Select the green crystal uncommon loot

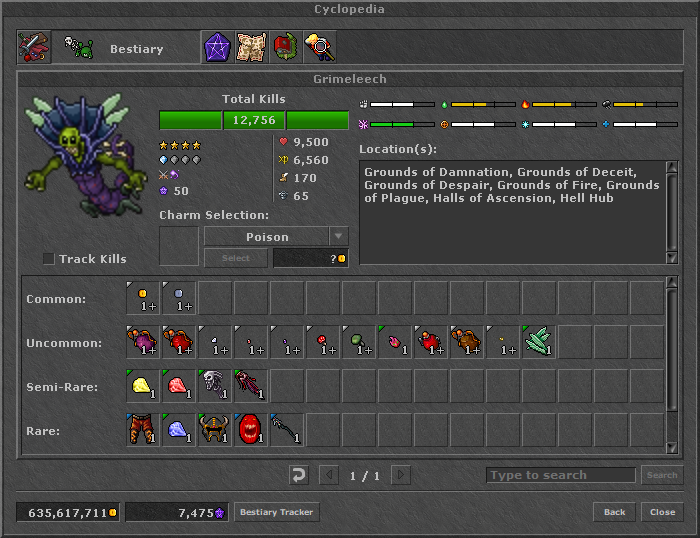coord(539,341)
